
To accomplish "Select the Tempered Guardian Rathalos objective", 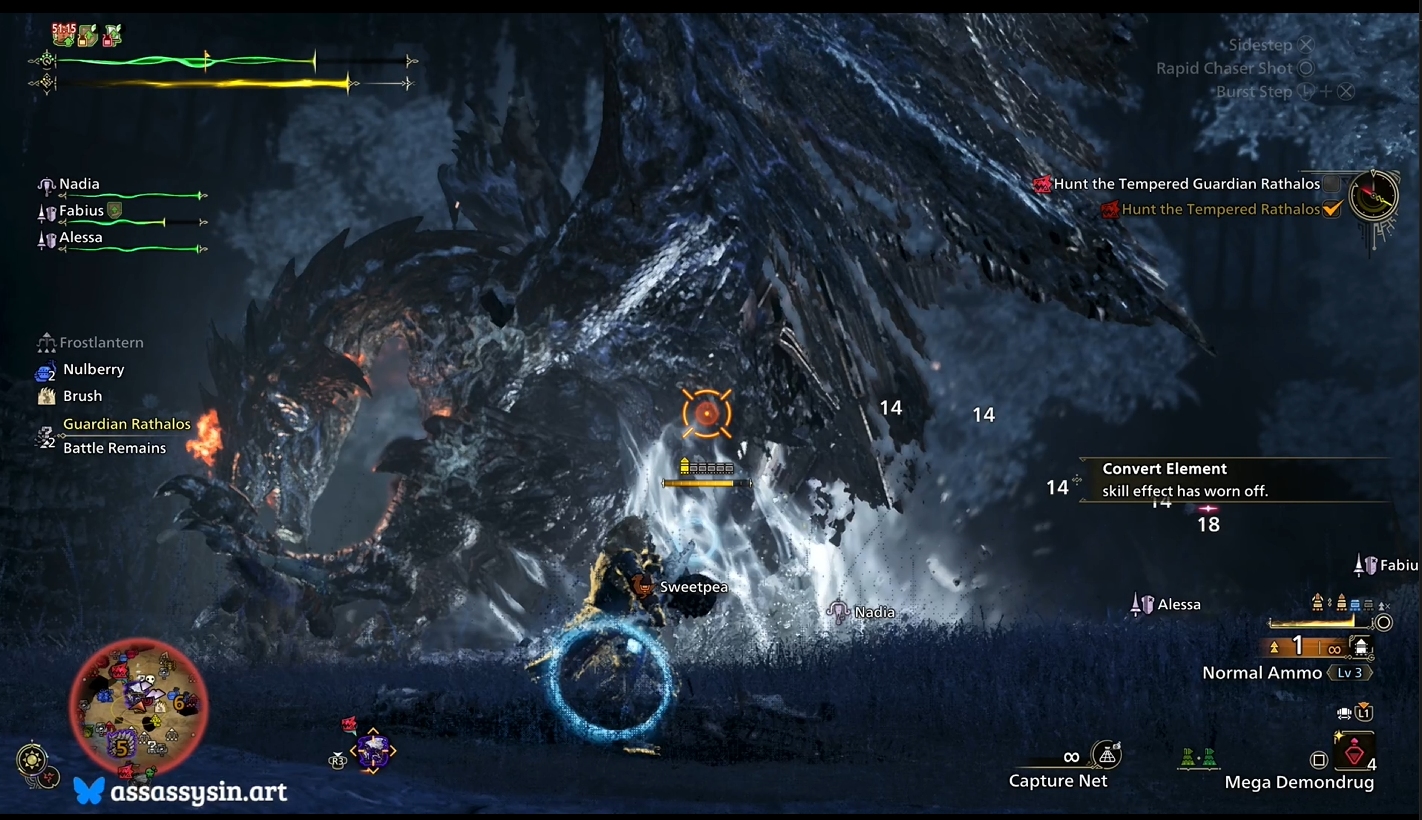I will point(1186,184).
